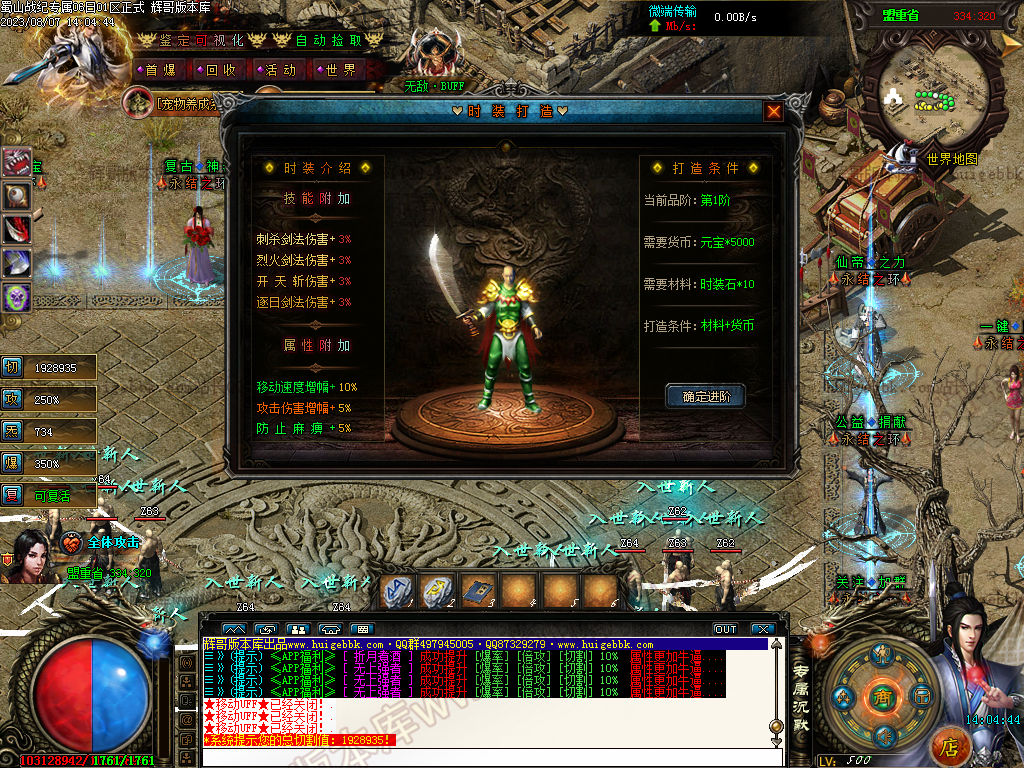1024x768 pixels.
Task: Activate the fanged monster mouth icon
Action: click(x=17, y=162)
